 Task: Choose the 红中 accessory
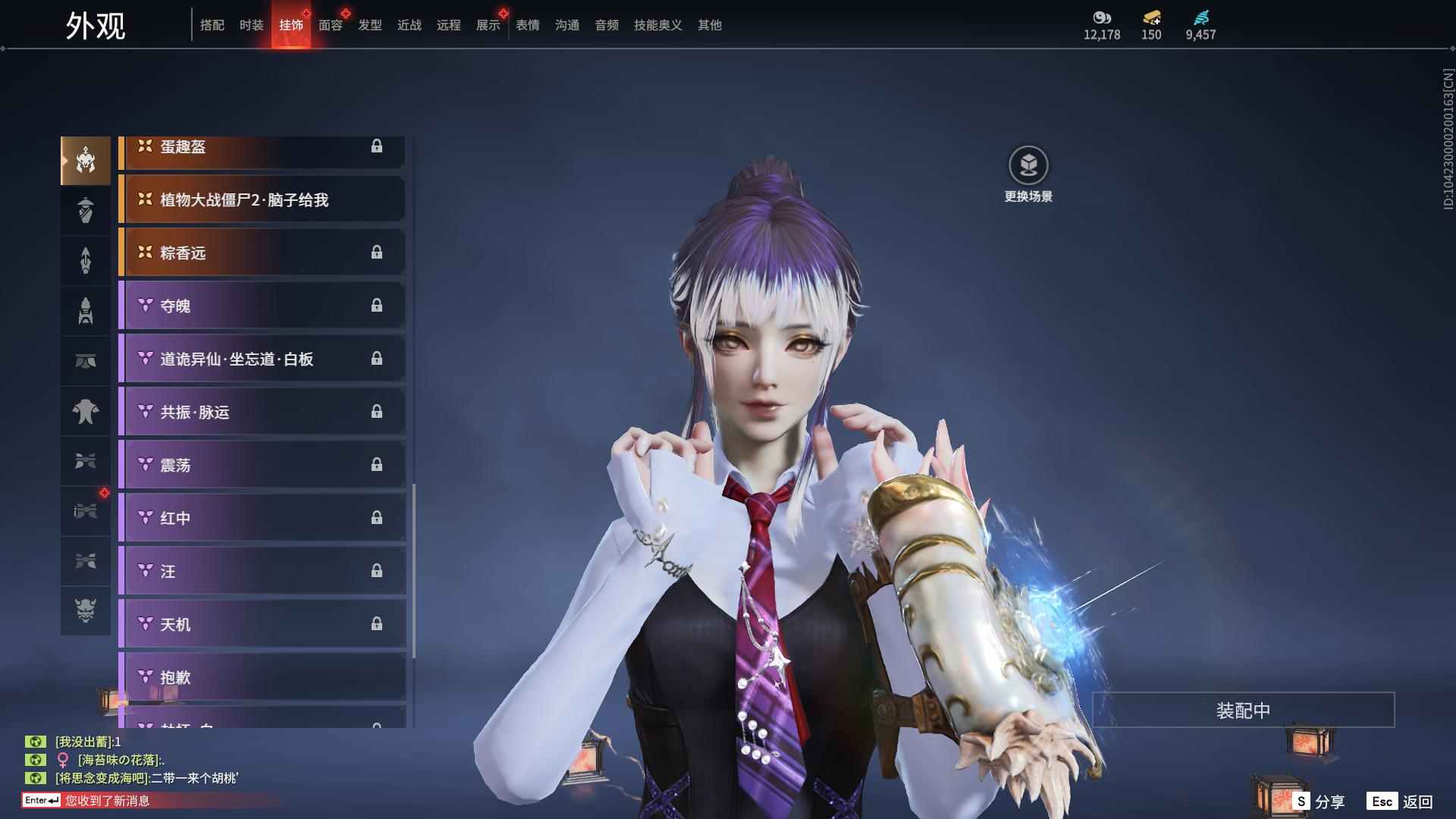coord(262,519)
